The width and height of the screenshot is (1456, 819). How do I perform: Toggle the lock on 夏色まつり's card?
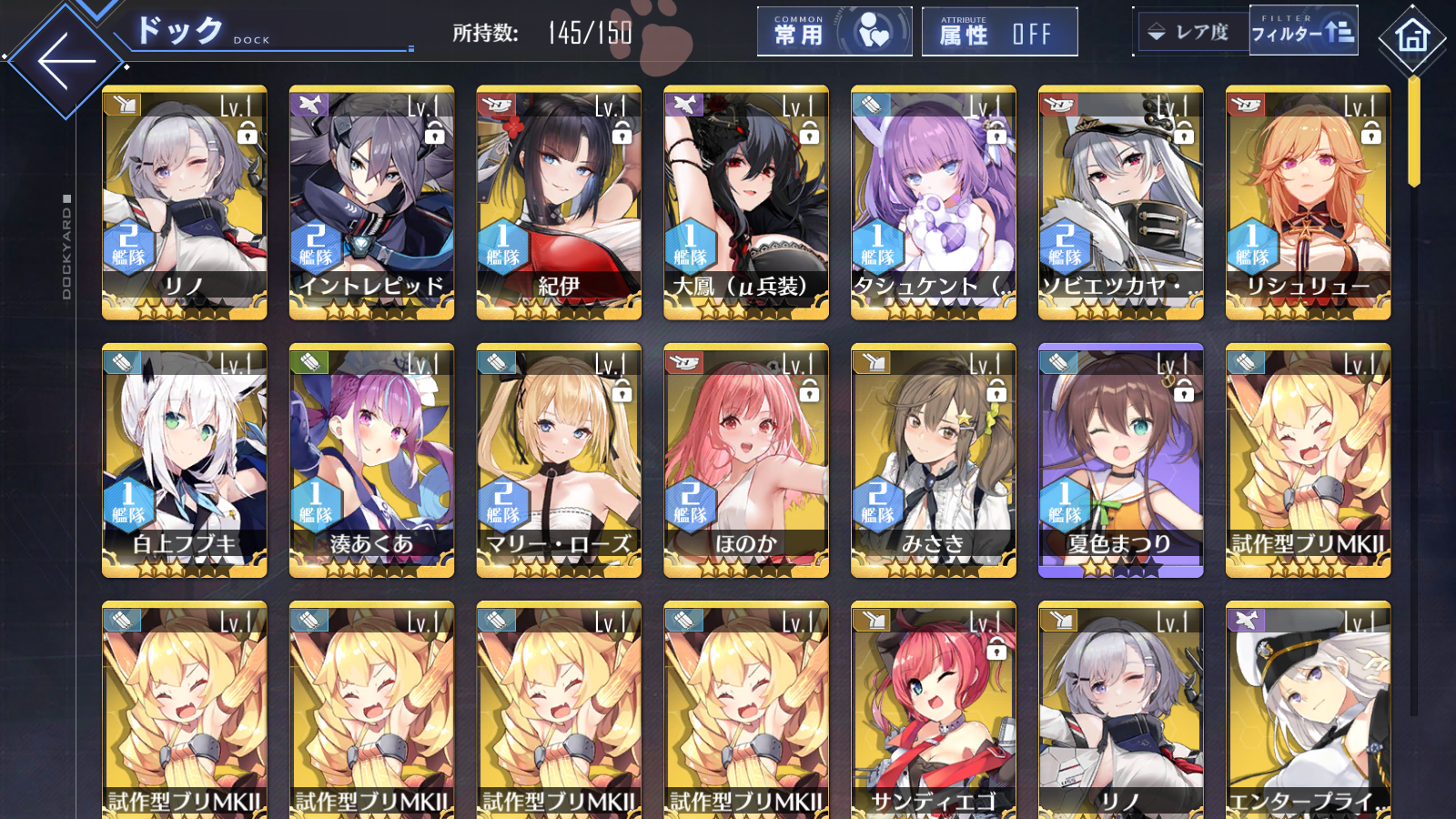tap(1185, 395)
